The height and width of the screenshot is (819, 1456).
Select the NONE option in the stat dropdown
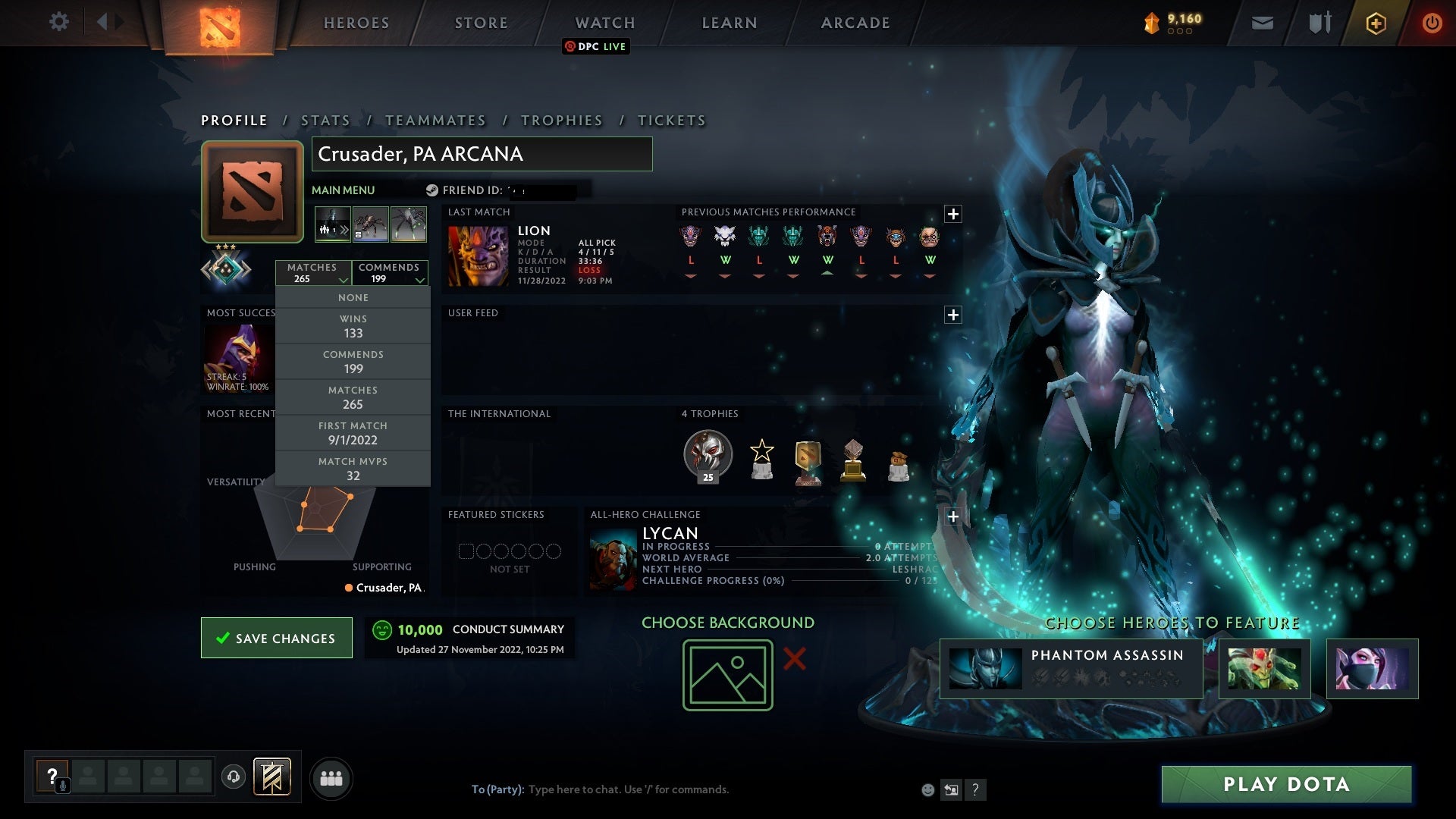click(353, 297)
